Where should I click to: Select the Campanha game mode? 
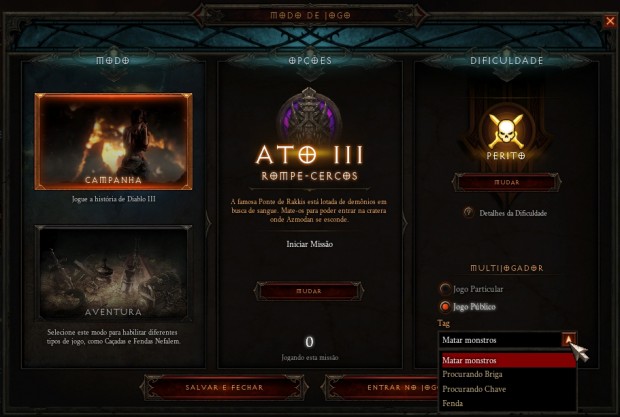click(113, 141)
